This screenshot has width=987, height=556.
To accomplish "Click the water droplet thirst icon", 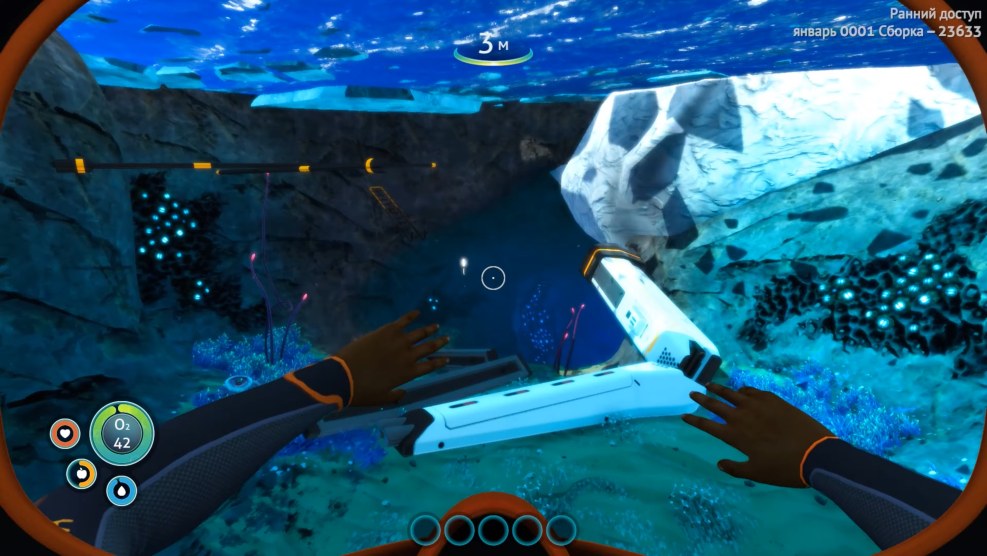I will point(122,490).
